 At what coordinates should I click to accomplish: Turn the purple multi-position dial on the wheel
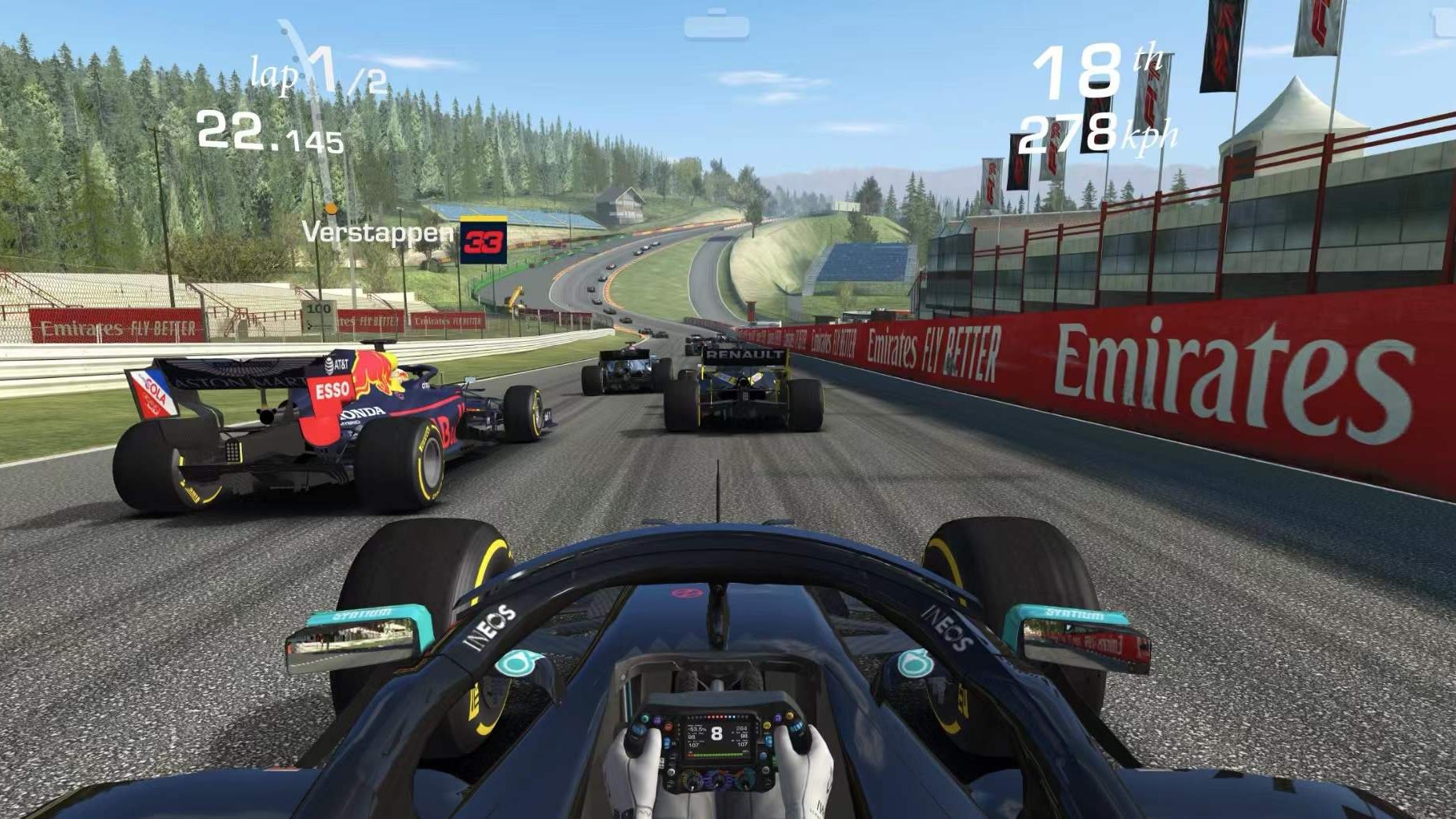point(720,781)
